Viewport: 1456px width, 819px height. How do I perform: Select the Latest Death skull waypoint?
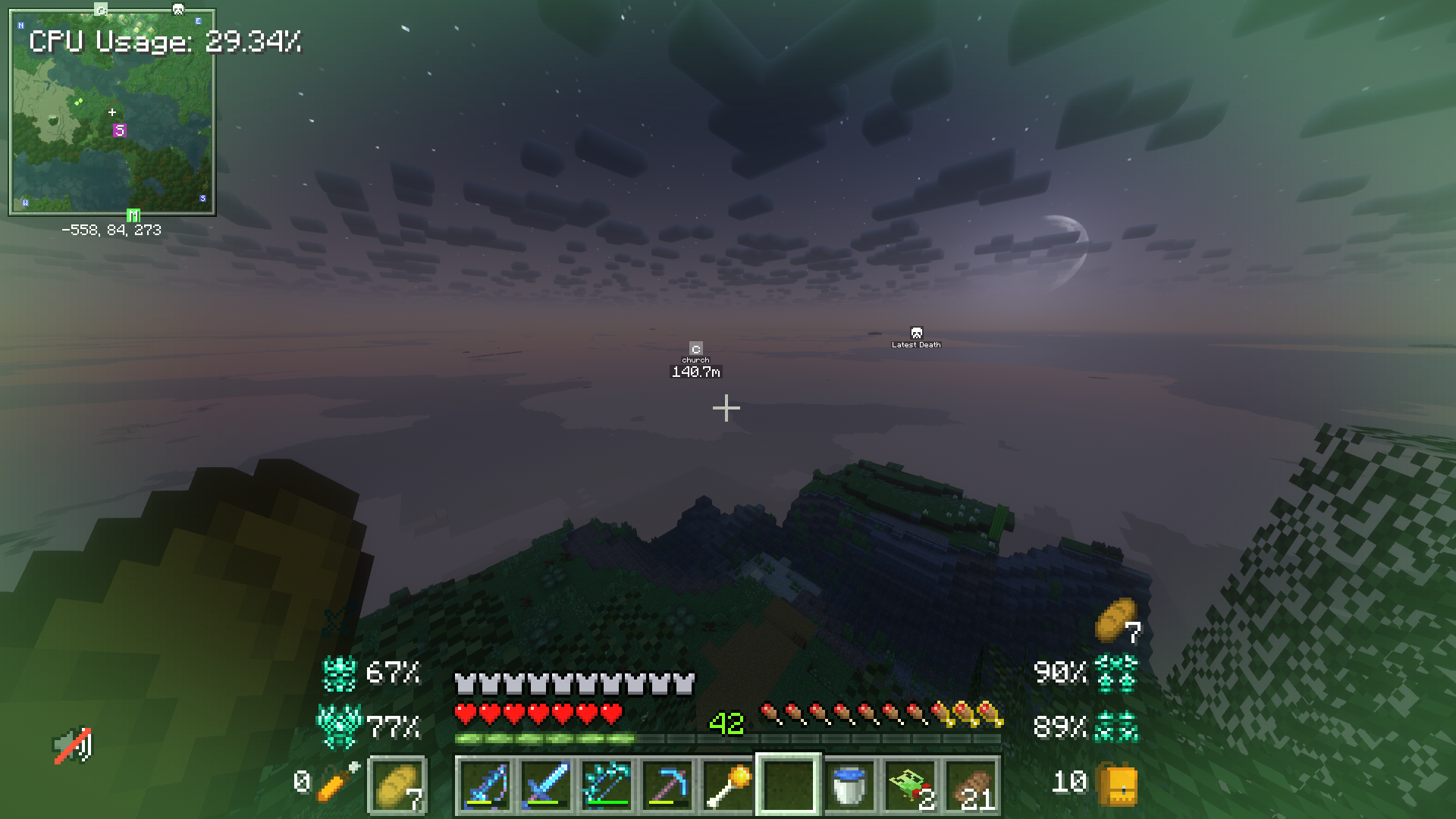[x=916, y=333]
